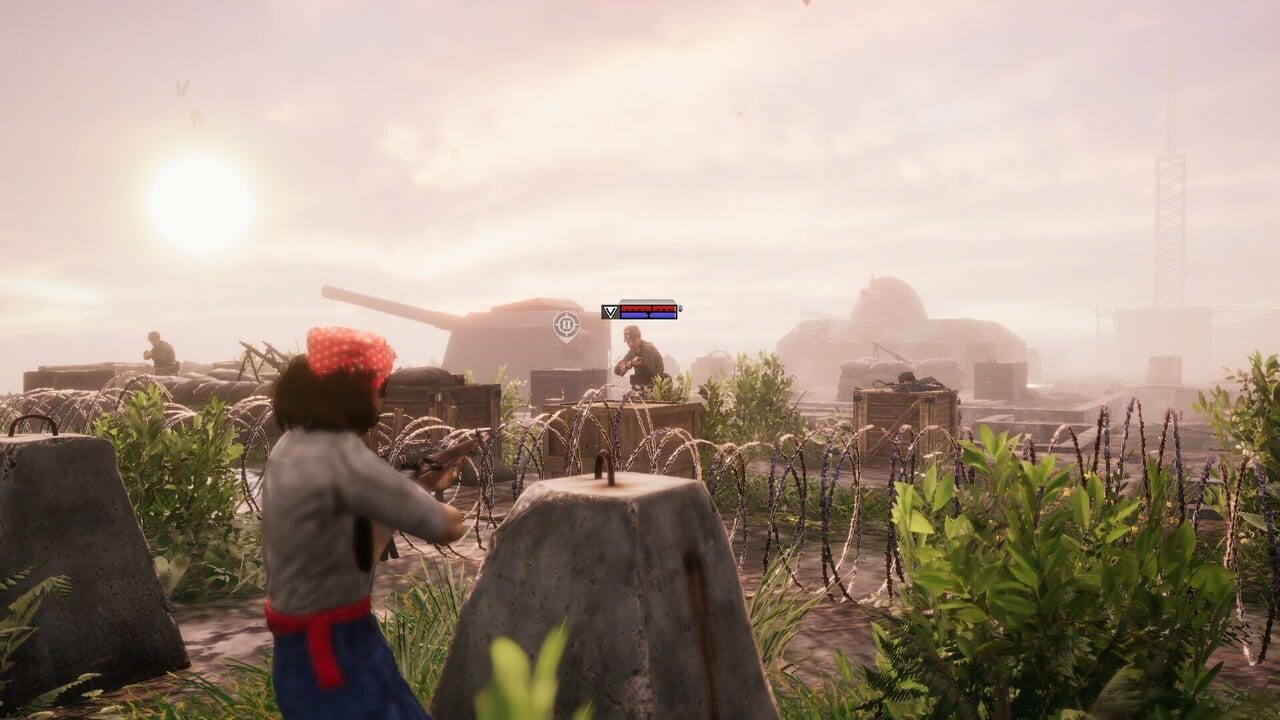Toggle the left blue armor segment
Screen dimensions: 1280x720
tap(635, 315)
